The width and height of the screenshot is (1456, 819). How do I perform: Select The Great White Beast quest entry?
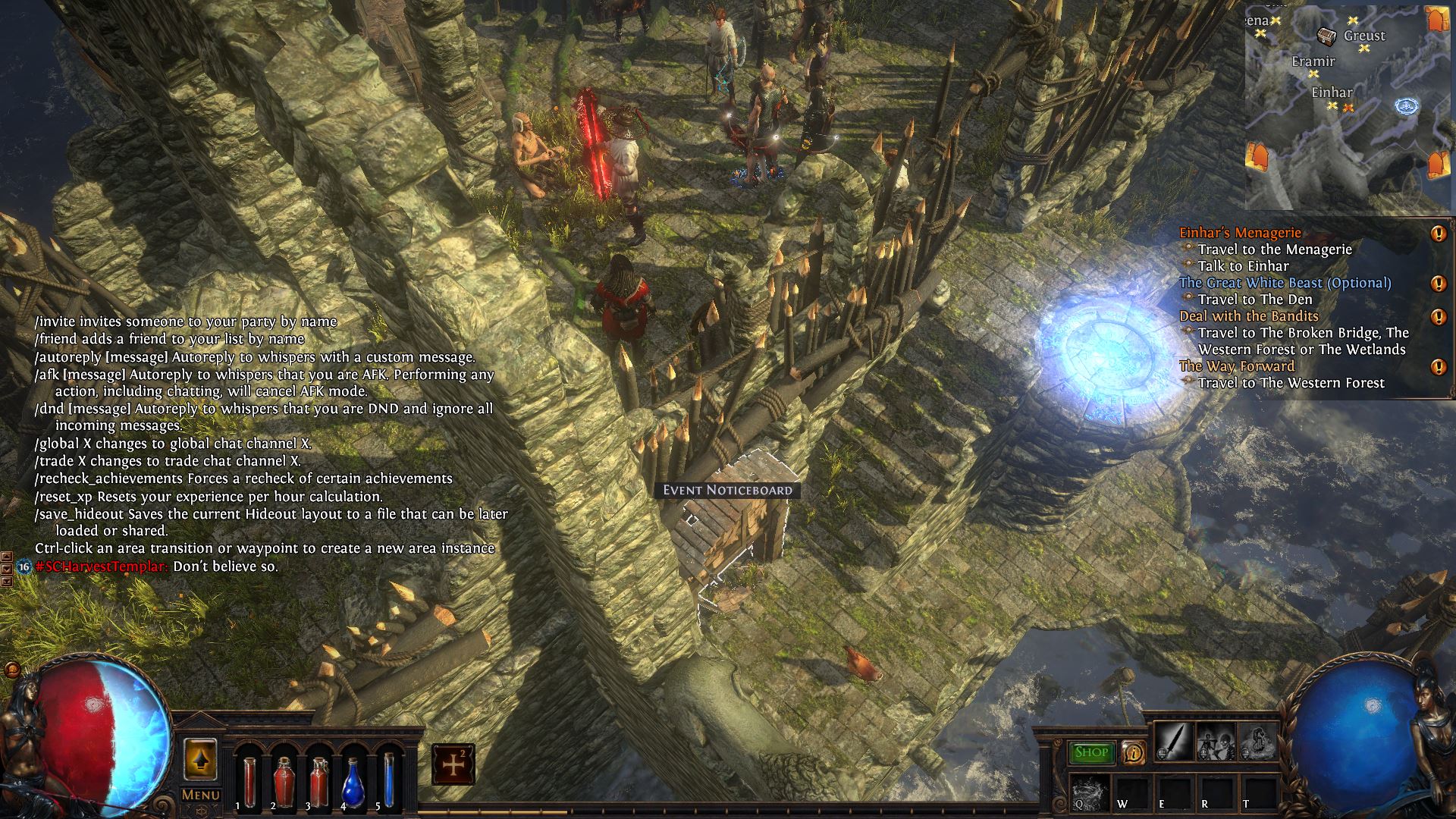(1285, 283)
